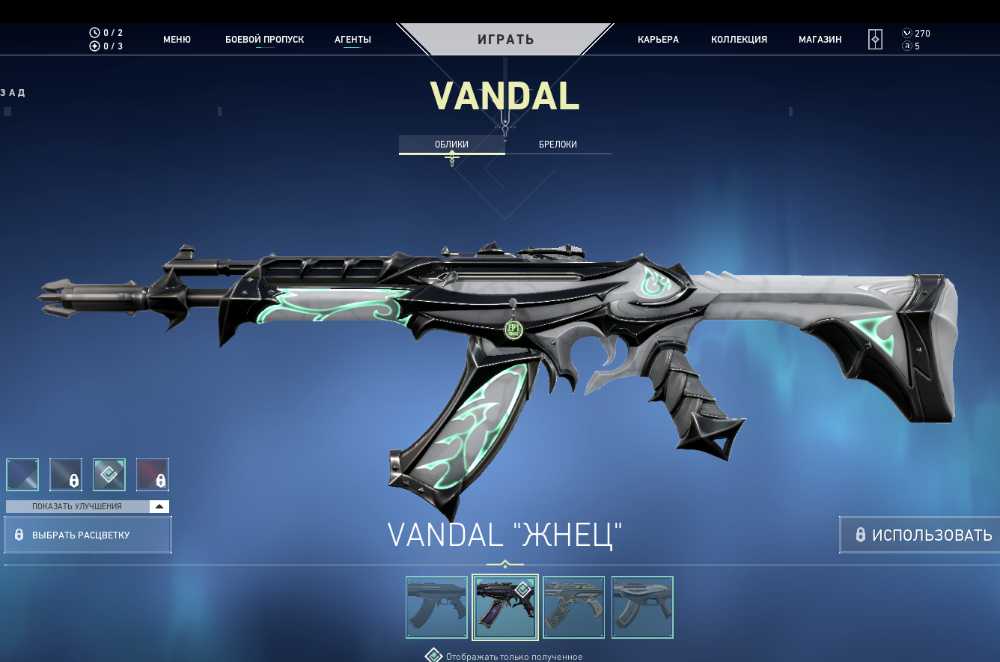This screenshot has height=662, width=1000.
Task: Open the КОЛЛЕКЦИЯ collection page
Action: click(x=739, y=40)
